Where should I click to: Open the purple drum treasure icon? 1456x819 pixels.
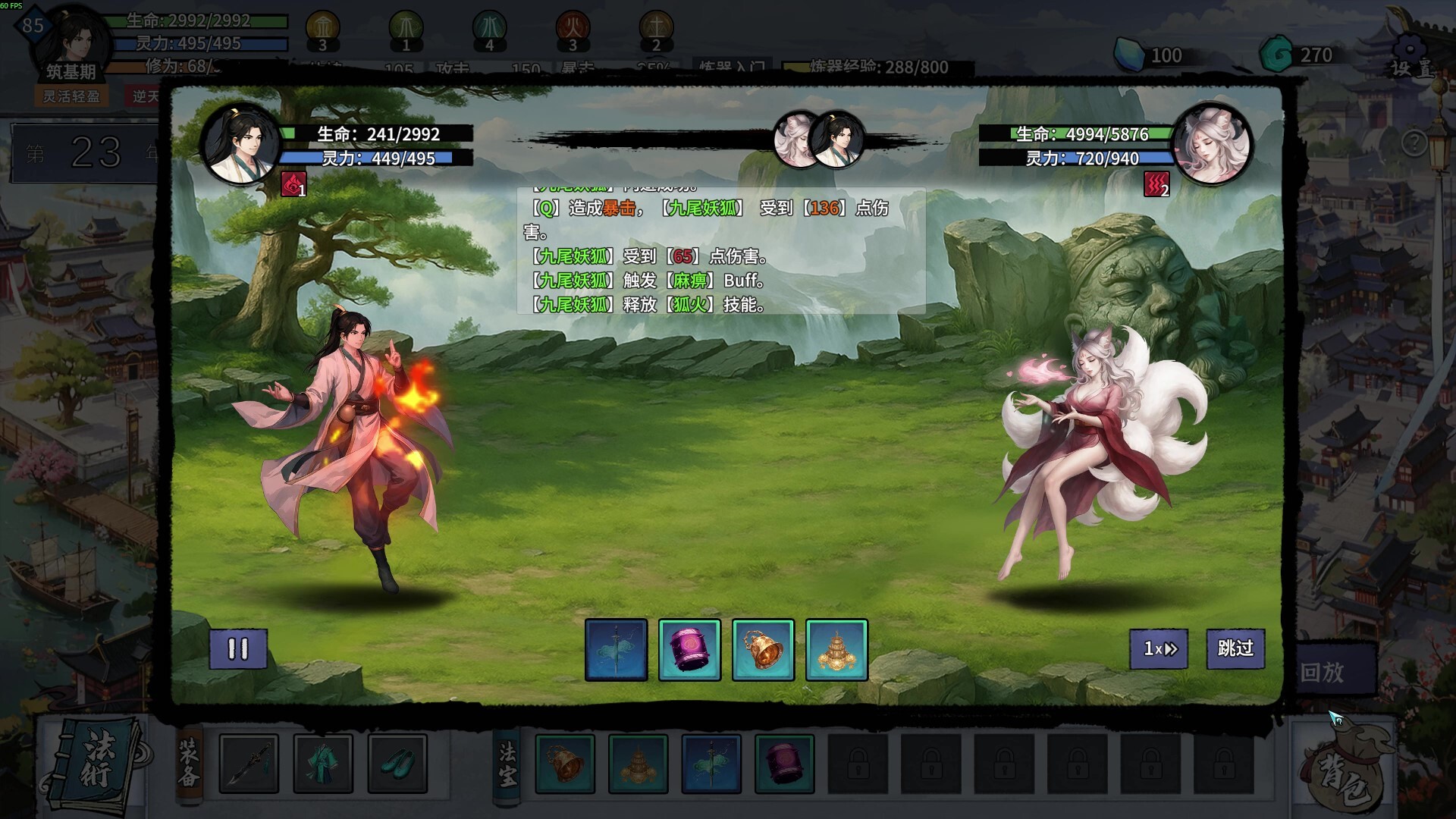tap(689, 650)
